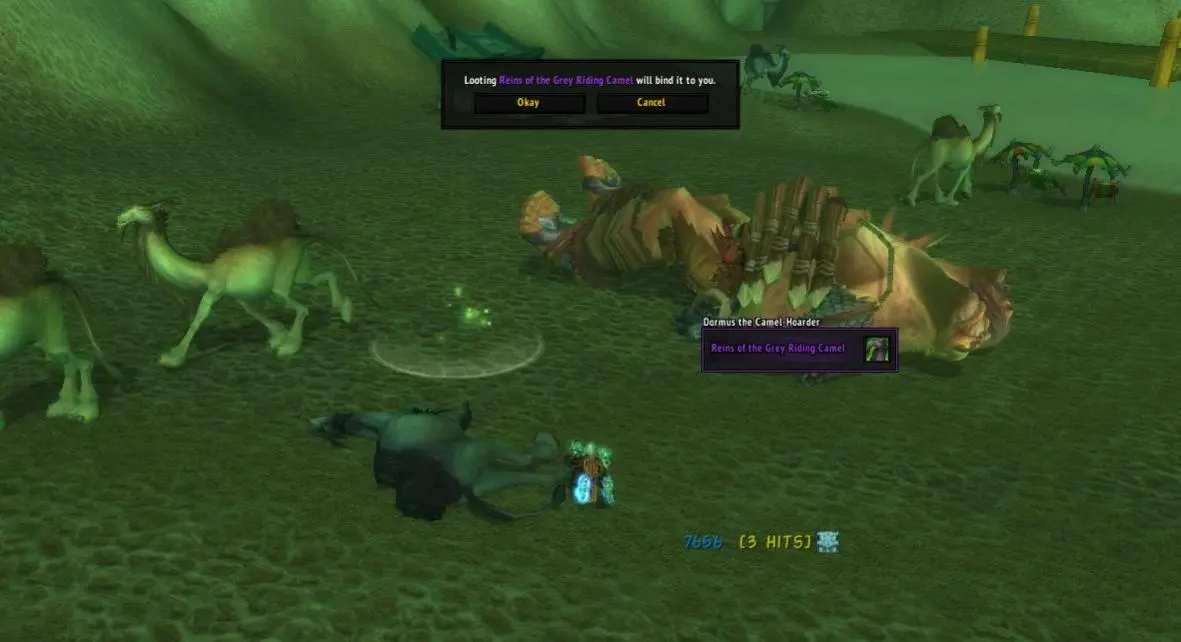Loot the Reins of the Grey Riding Camel
This screenshot has width=1181, height=642.
point(778,349)
